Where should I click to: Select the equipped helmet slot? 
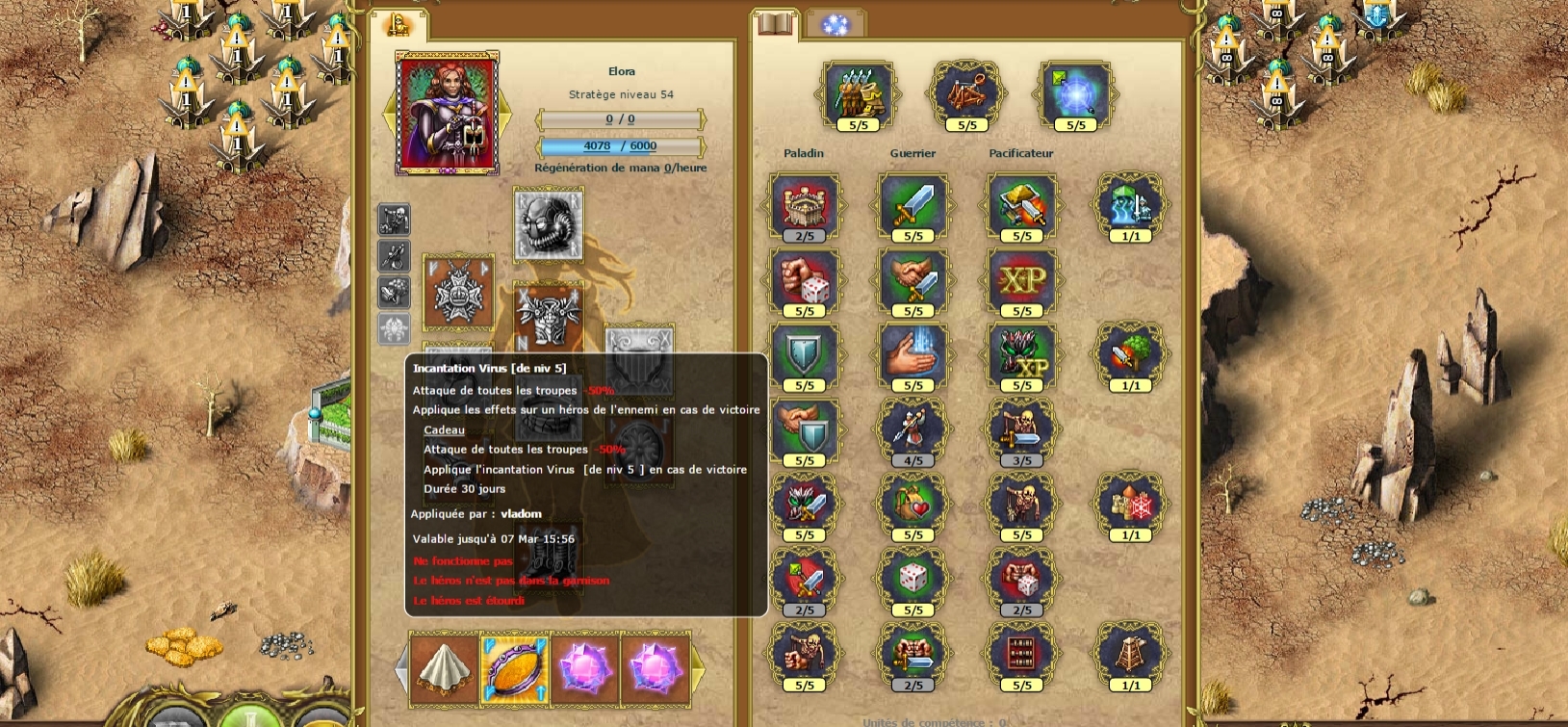coord(548,224)
